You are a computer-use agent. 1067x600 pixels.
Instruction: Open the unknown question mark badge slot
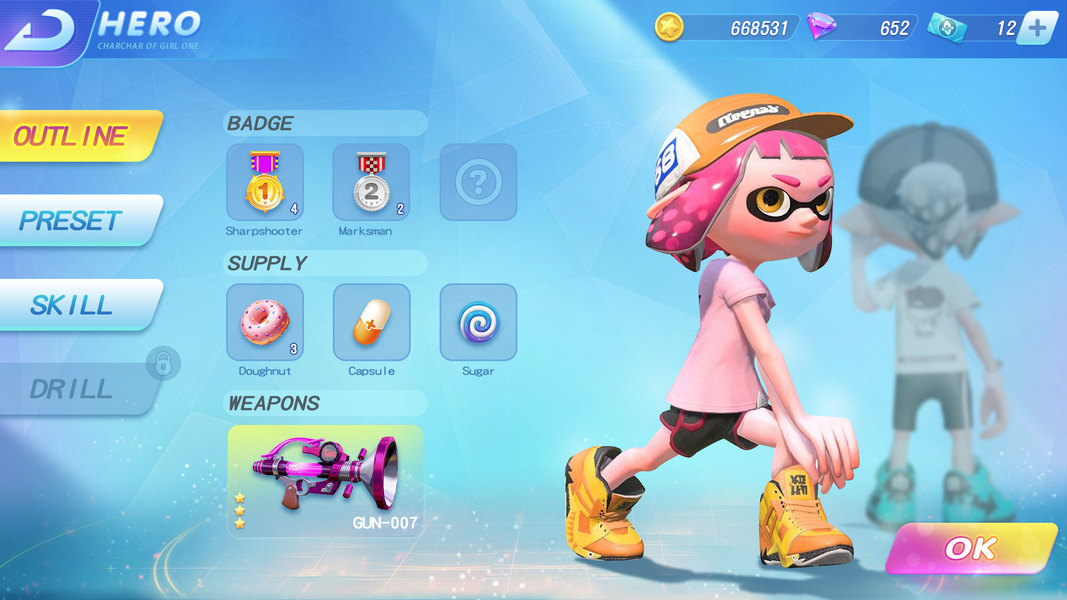click(478, 182)
